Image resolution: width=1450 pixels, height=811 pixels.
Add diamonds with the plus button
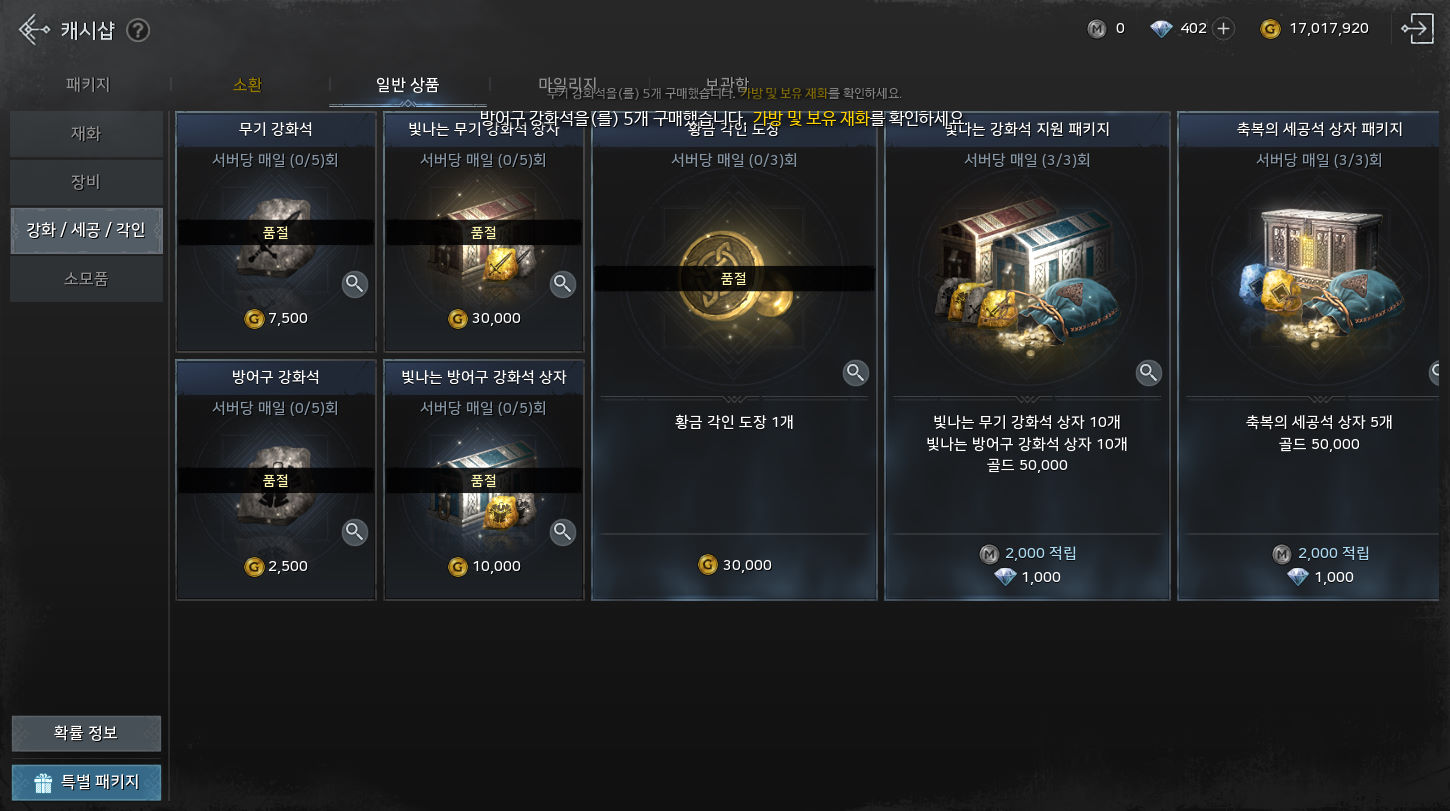point(1223,28)
